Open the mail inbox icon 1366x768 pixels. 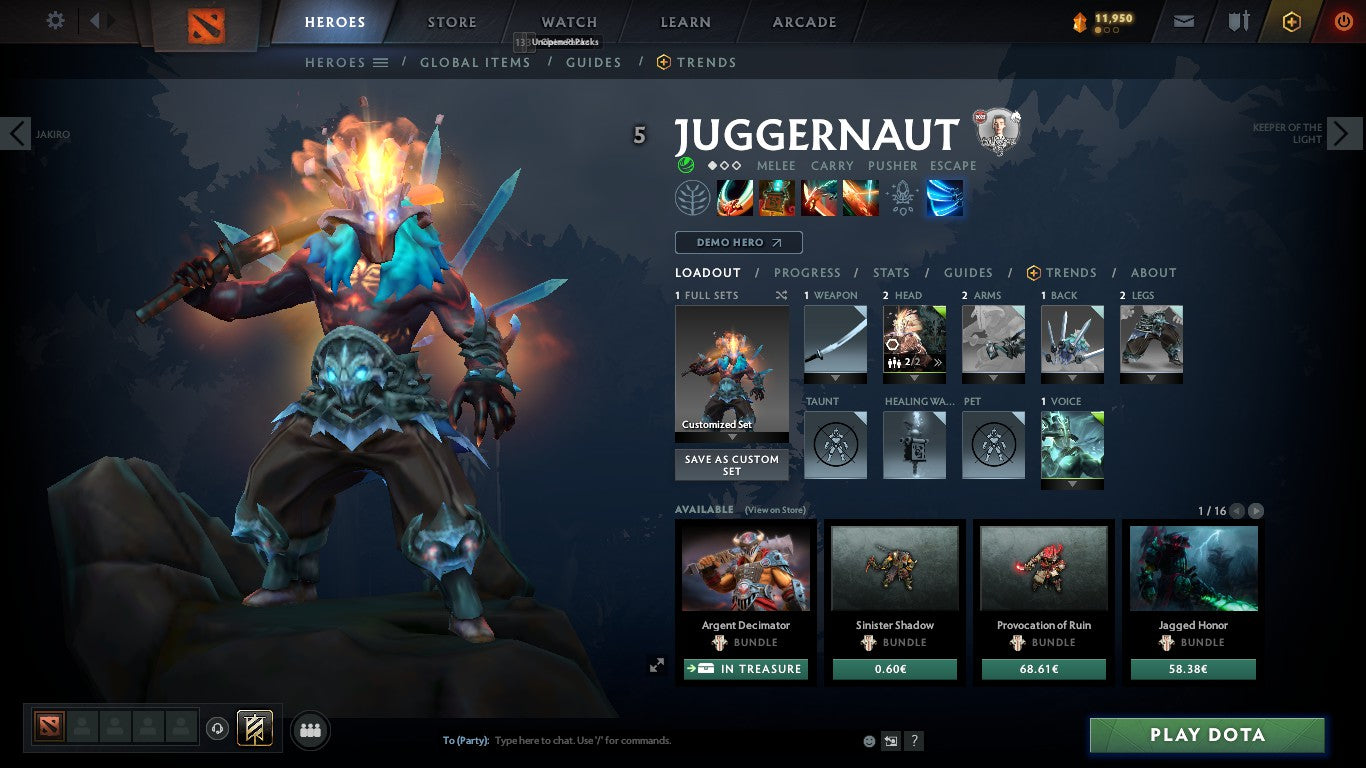point(1184,20)
